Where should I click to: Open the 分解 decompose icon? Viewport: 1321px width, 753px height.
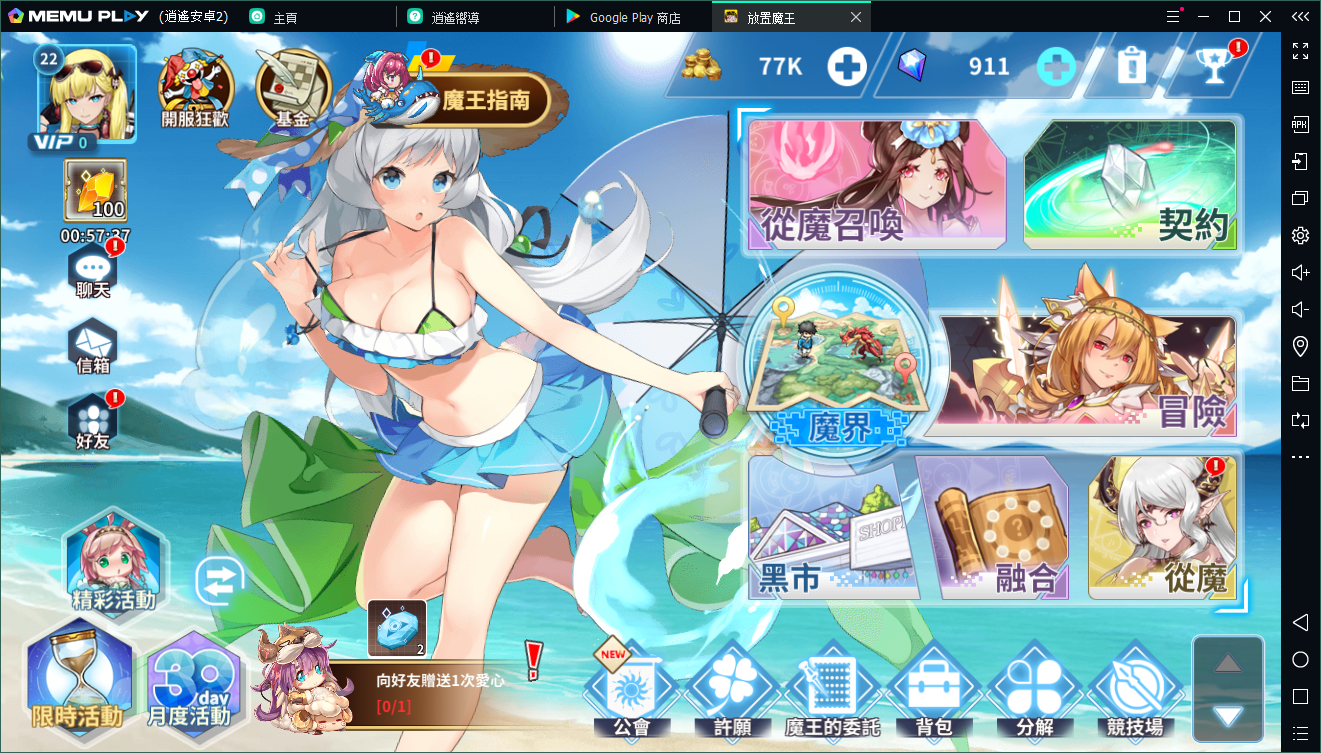[x=1034, y=692]
